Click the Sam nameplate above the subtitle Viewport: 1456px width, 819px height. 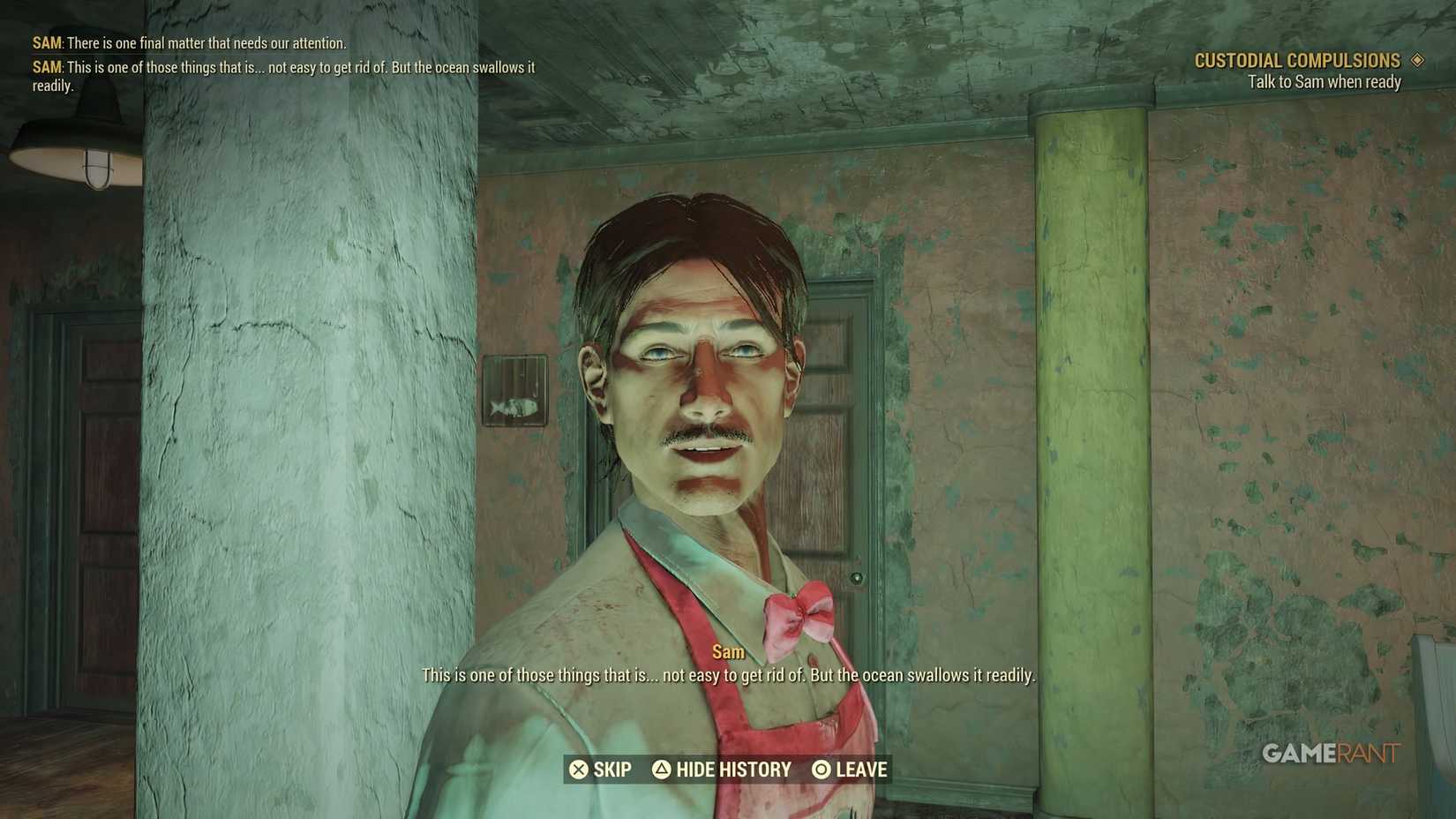727,652
